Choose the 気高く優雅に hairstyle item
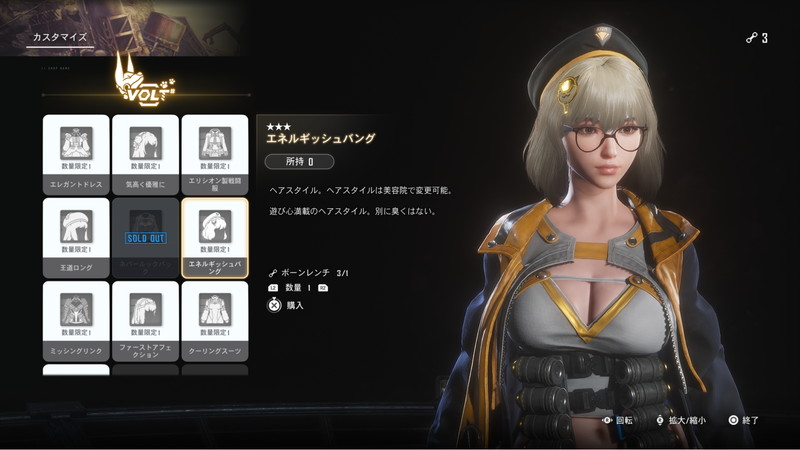800x450 pixels. (x=145, y=154)
